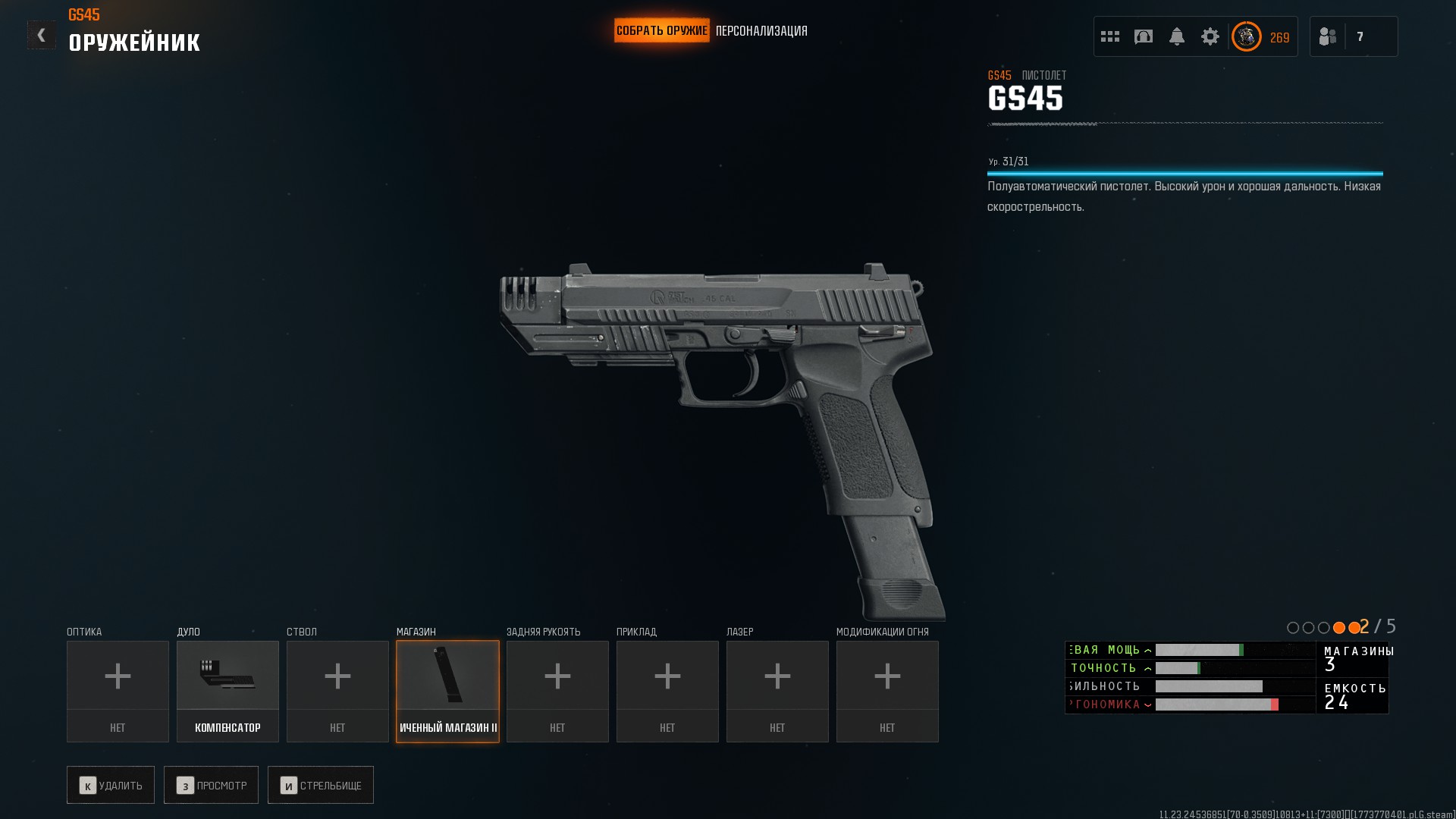
Task: Open the social party icon
Action: (x=1328, y=36)
